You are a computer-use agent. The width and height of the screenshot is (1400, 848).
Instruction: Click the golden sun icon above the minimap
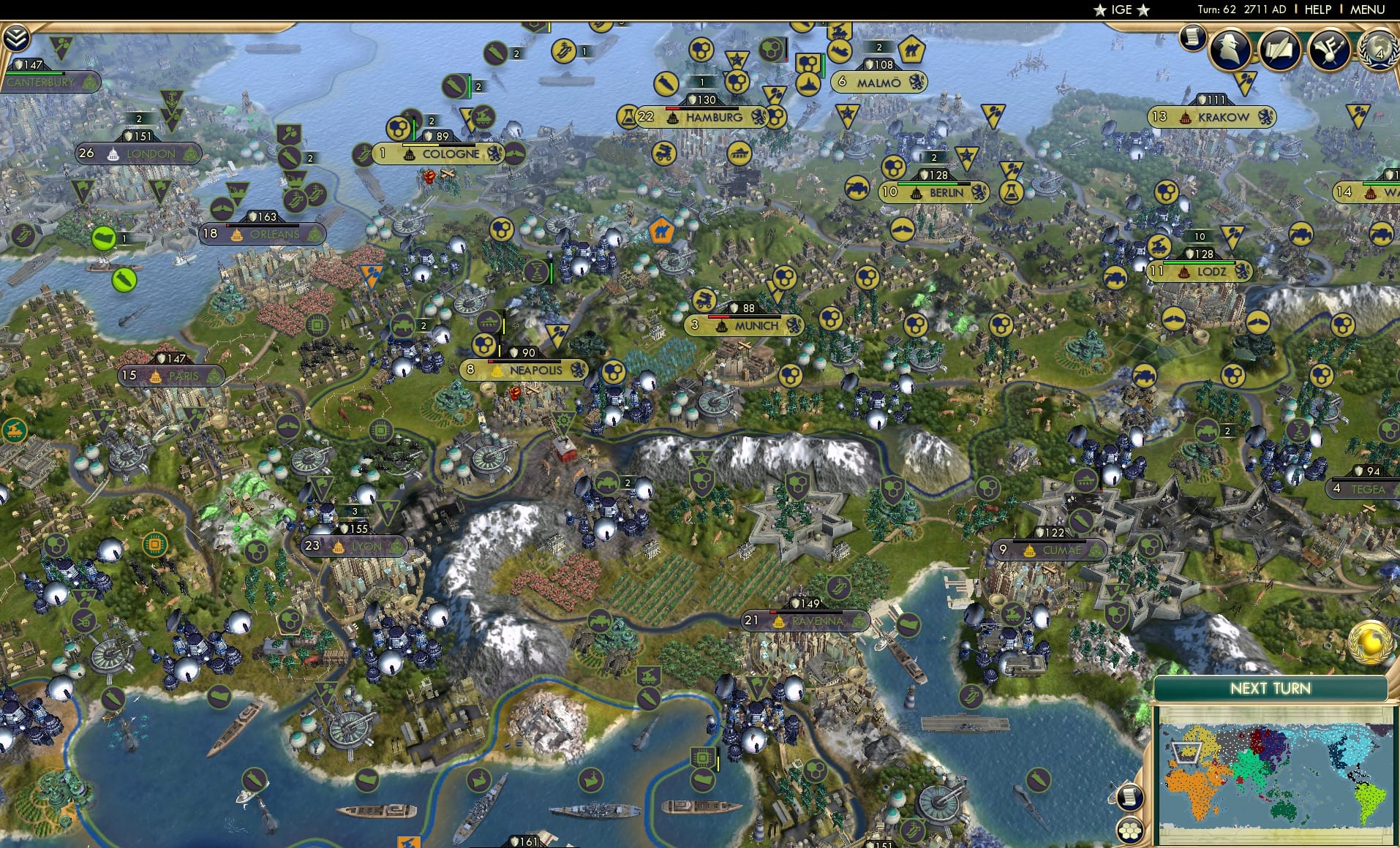pos(1371,641)
